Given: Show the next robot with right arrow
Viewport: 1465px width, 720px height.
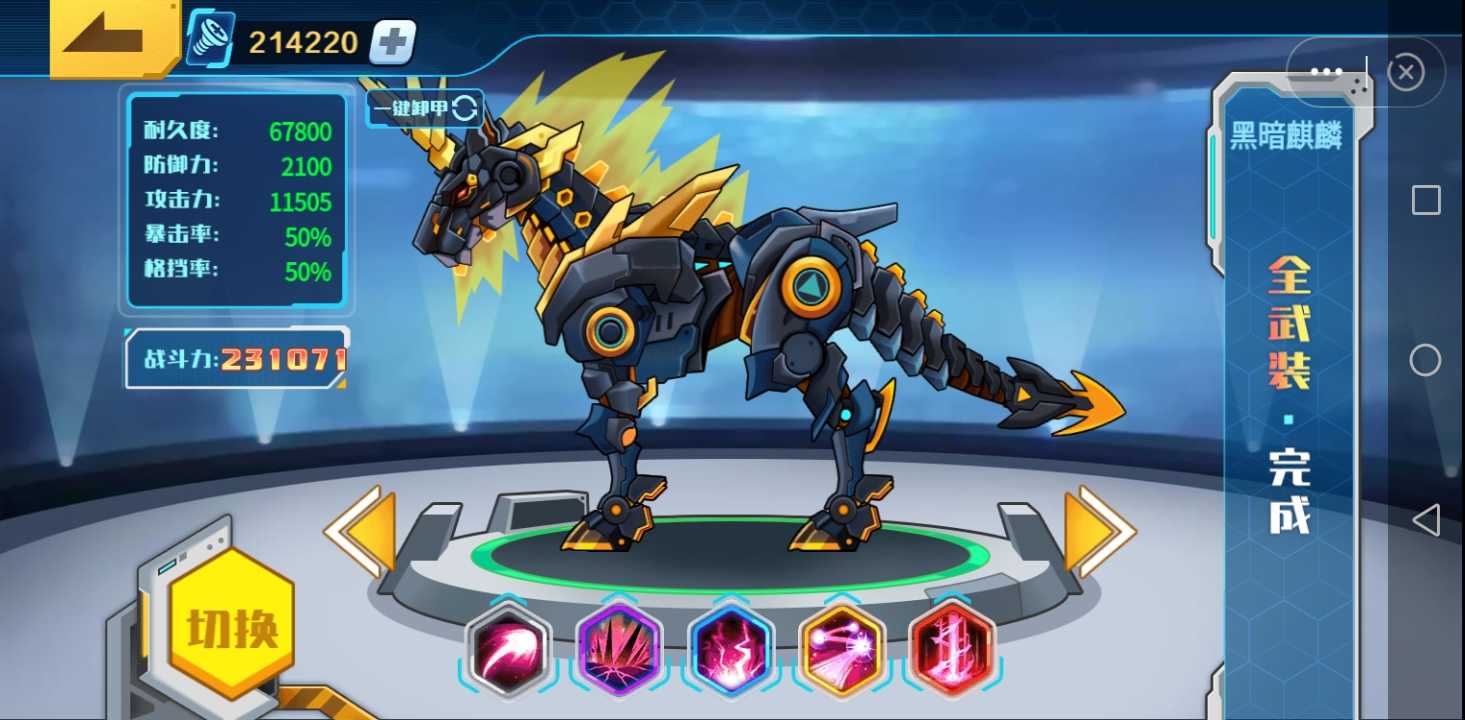Looking at the screenshot, I should [1099, 531].
